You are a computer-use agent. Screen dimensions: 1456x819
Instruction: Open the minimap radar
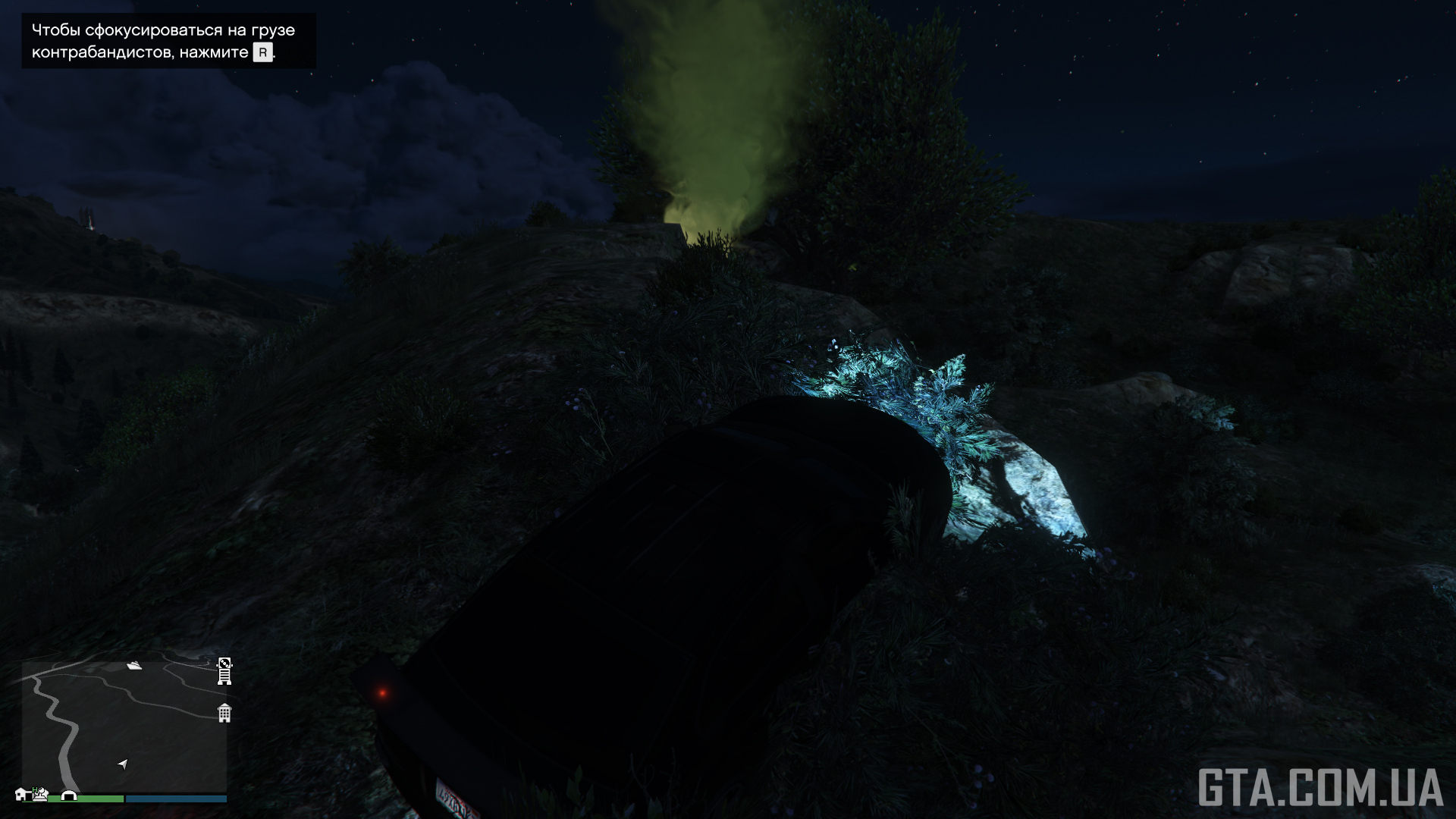pyautogui.click(x=124, y=726)
